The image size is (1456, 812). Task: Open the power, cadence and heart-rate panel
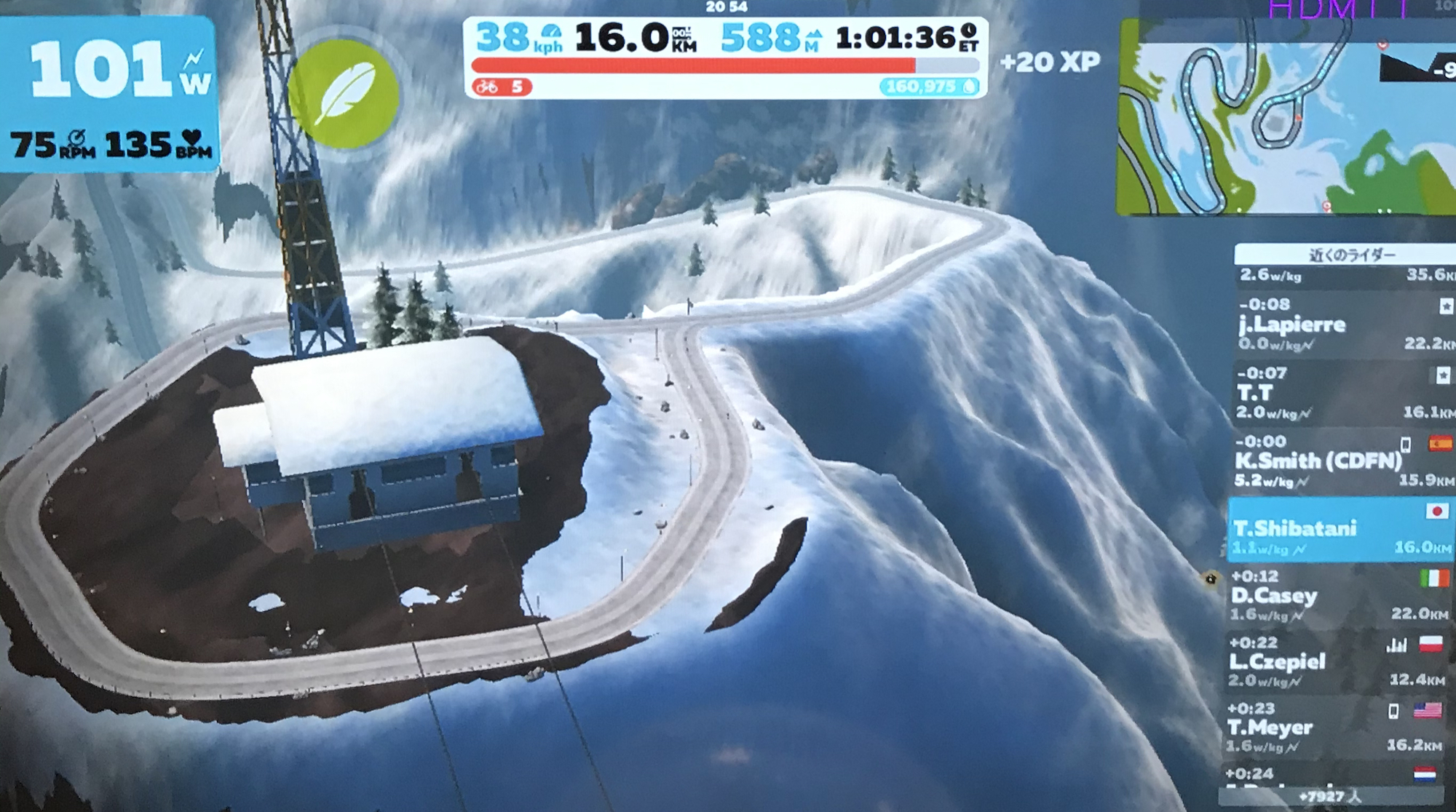coord(109,95)
